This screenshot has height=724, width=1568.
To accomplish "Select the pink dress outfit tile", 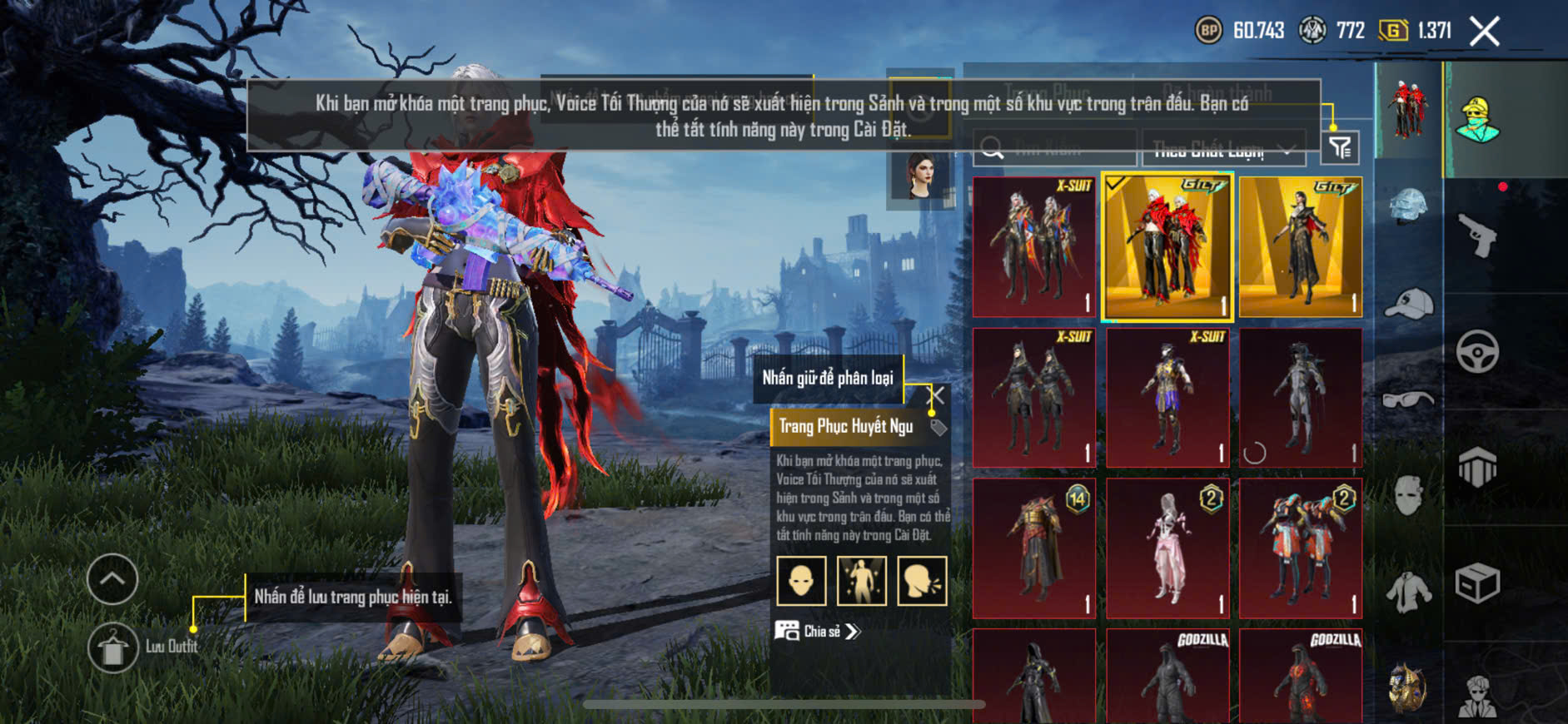I will click(1167, 548).
